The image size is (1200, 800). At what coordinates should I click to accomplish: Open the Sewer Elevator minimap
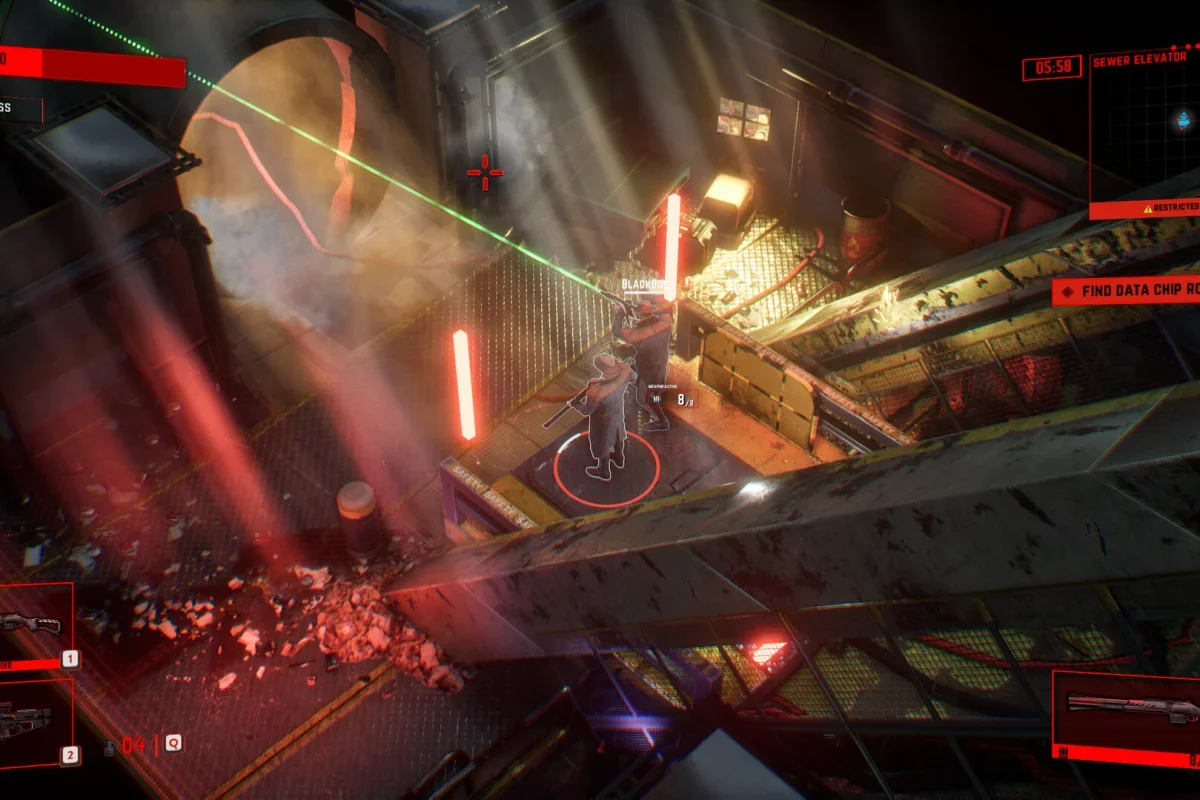[x=1146, y=128]
